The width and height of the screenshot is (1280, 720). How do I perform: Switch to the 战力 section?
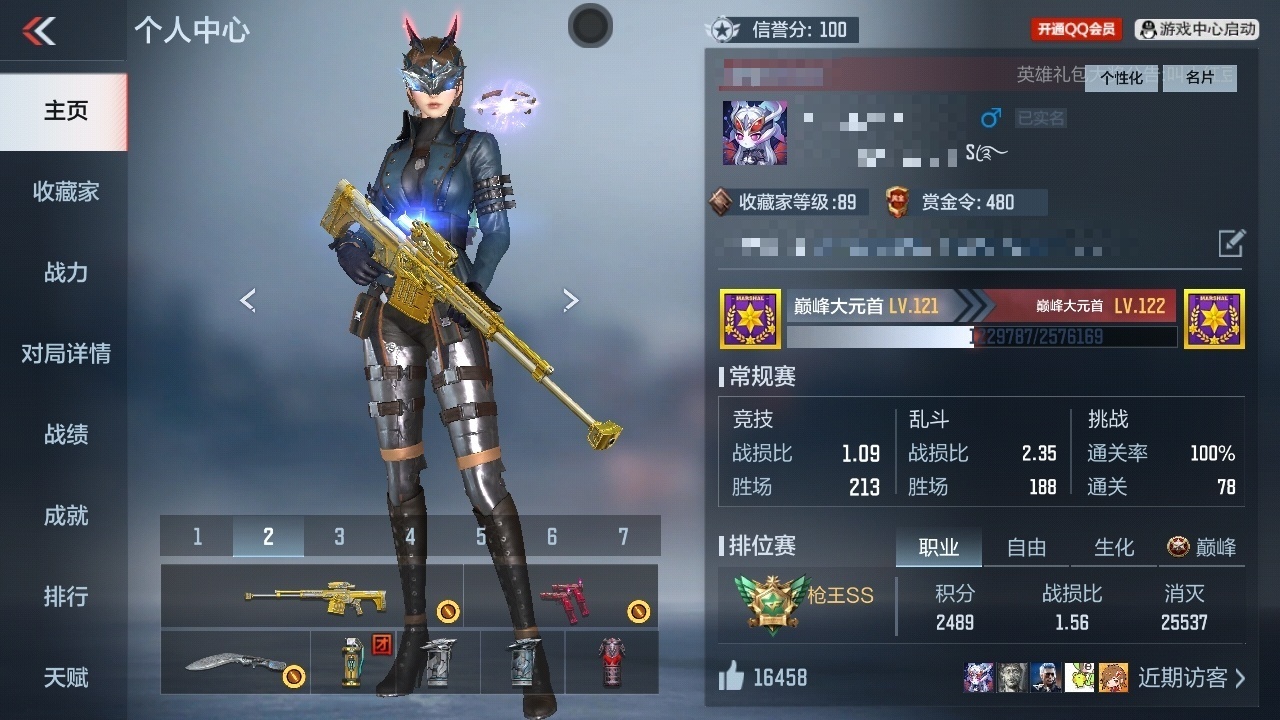coord(65,273)
